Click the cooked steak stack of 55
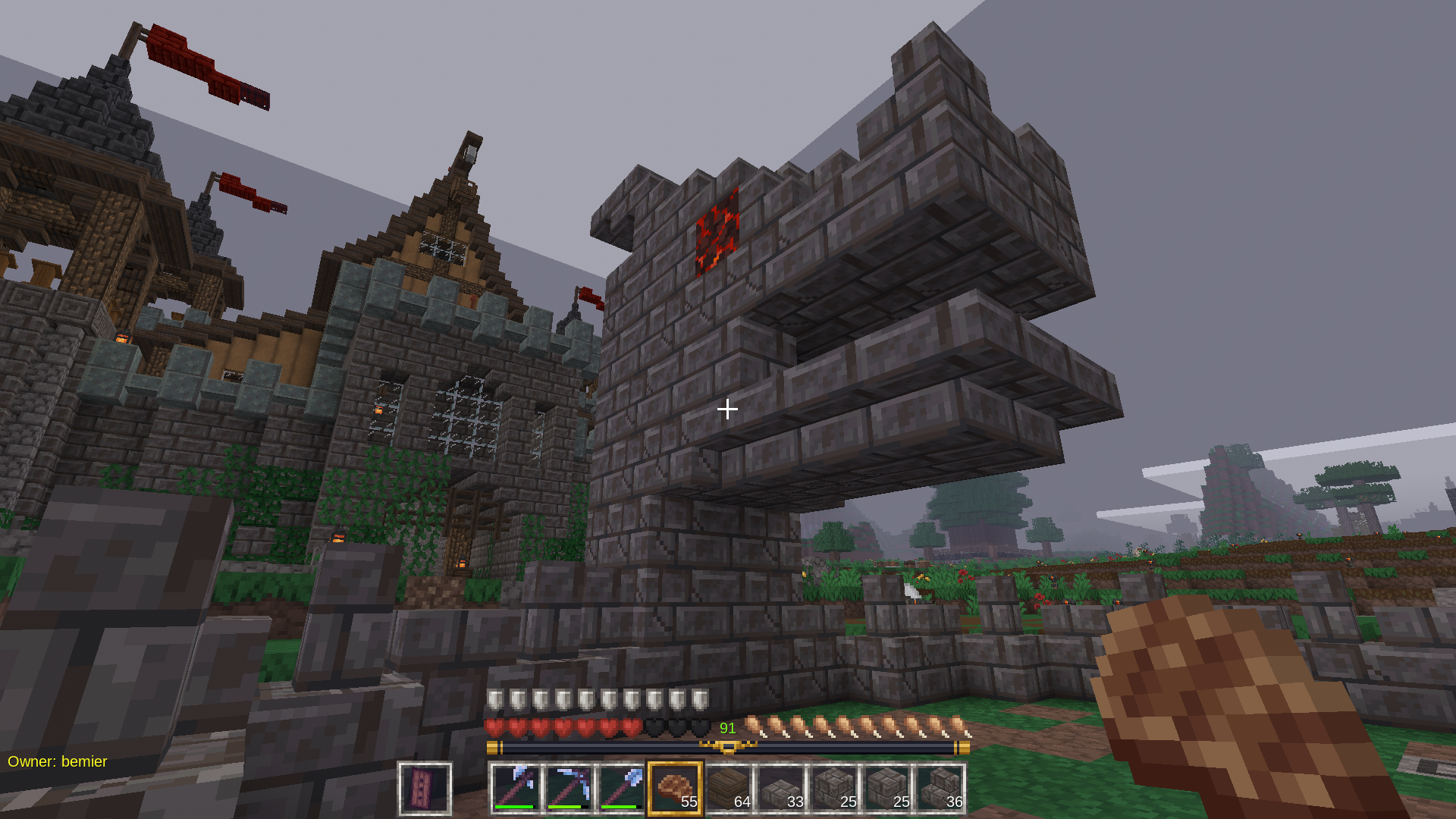Viewport: 1456px width, 819px height. pyautogui.click(x=675, y=789)
